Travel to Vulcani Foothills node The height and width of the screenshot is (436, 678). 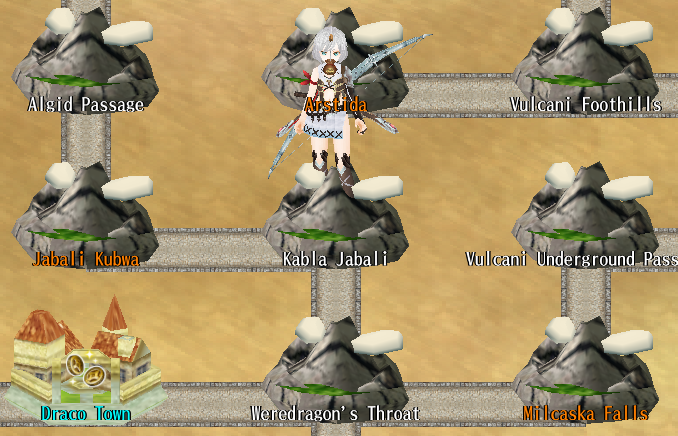[585, 62]
